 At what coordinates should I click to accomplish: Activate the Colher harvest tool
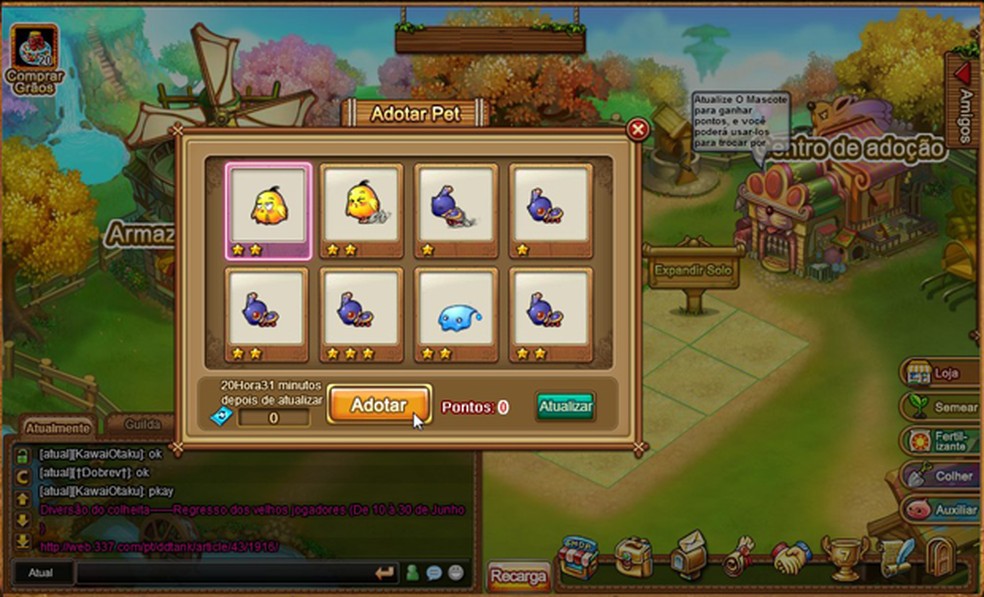point(938,476)
